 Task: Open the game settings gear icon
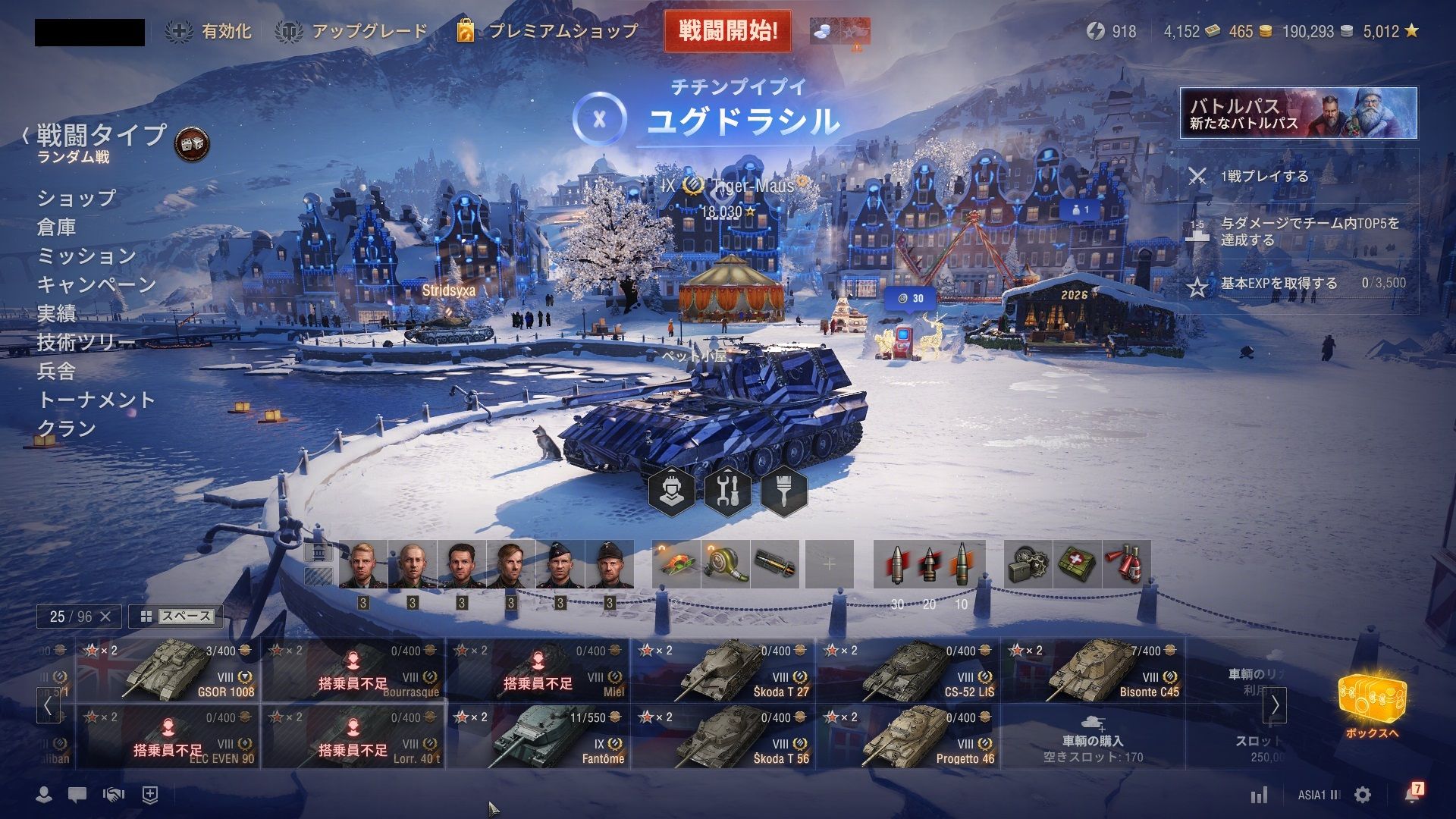click(x=1363, y=795)
